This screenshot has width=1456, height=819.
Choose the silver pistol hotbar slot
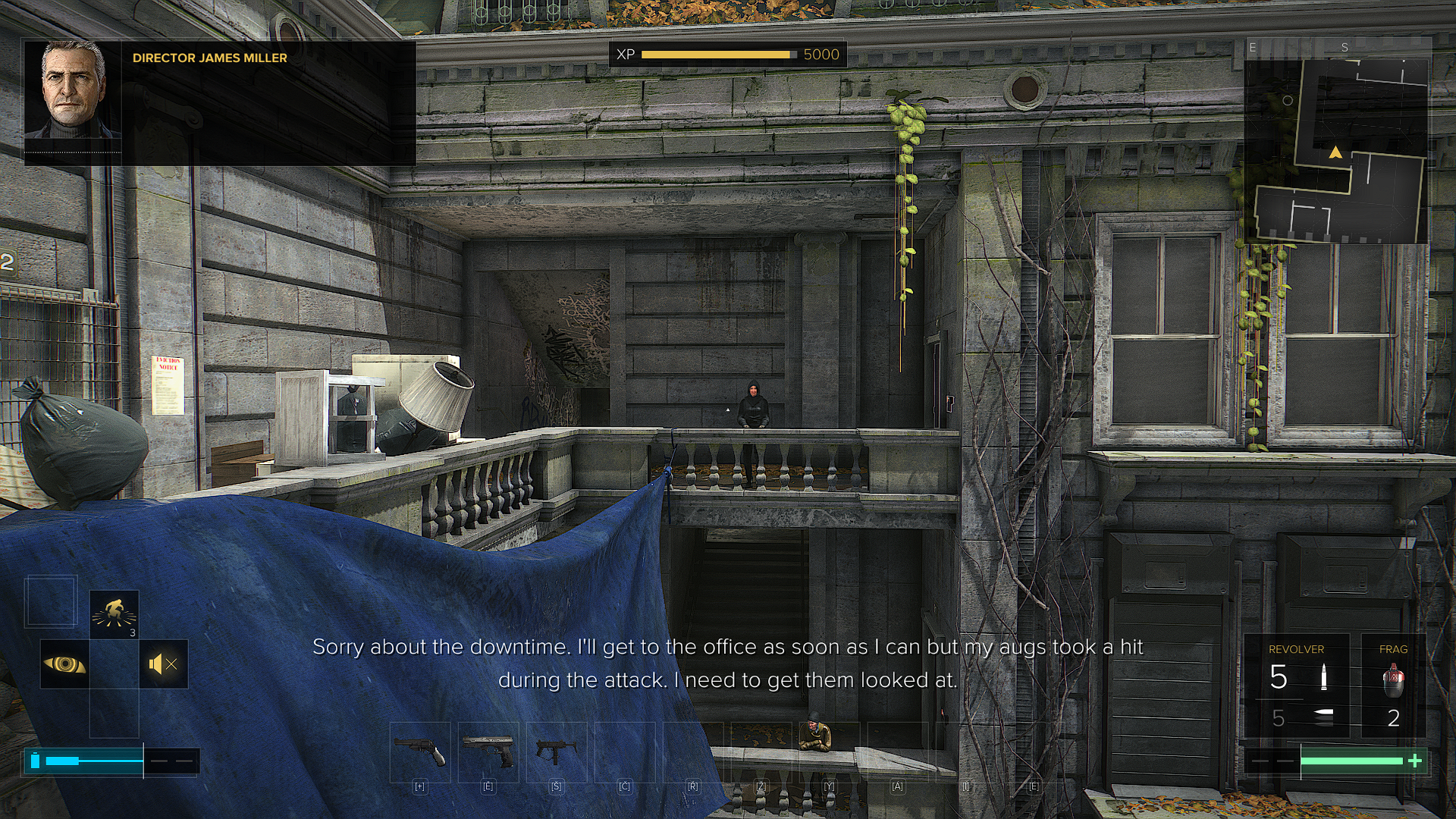coord(488,752)
